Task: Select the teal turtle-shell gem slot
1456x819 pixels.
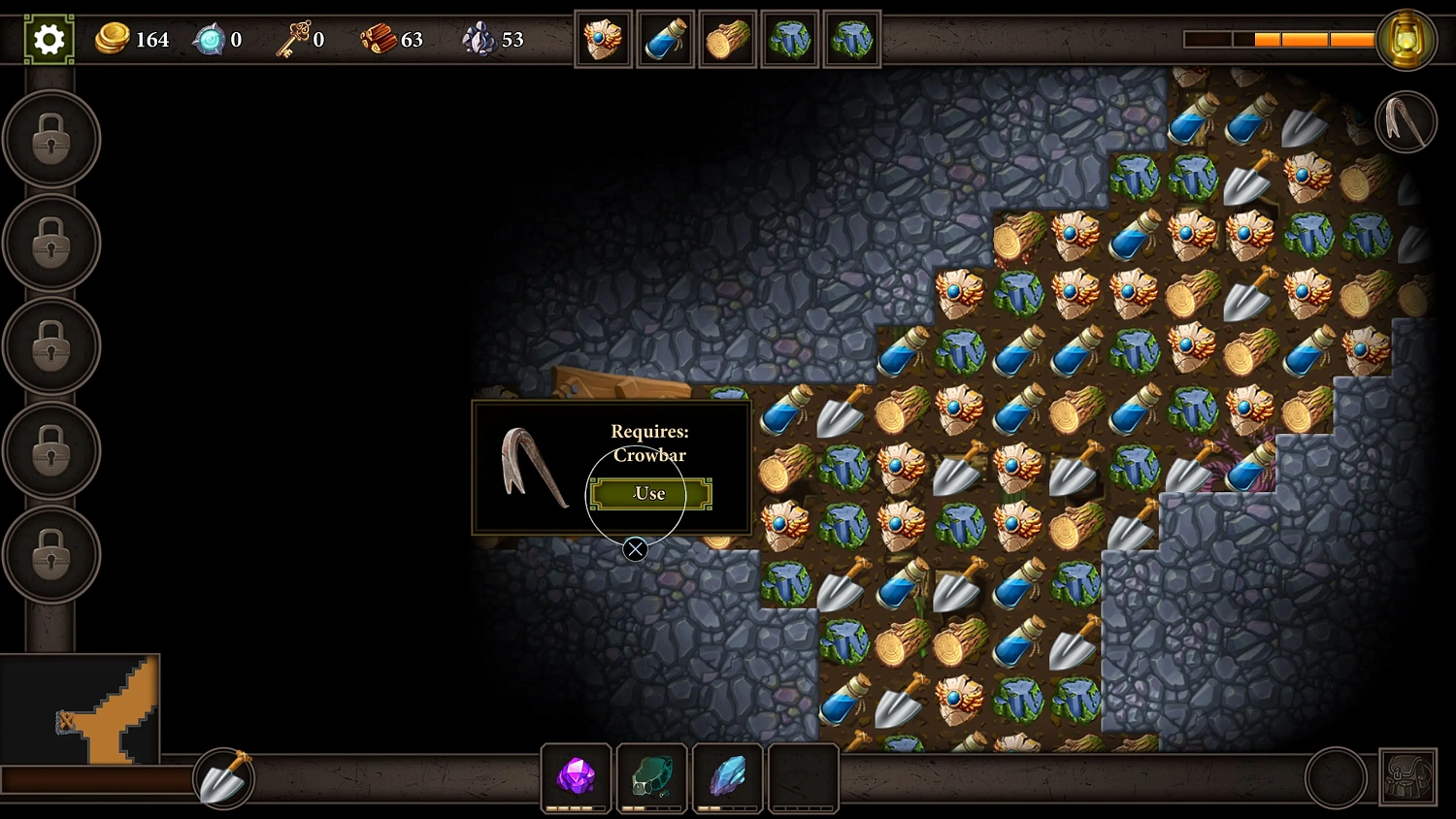Action: [651, 777]
